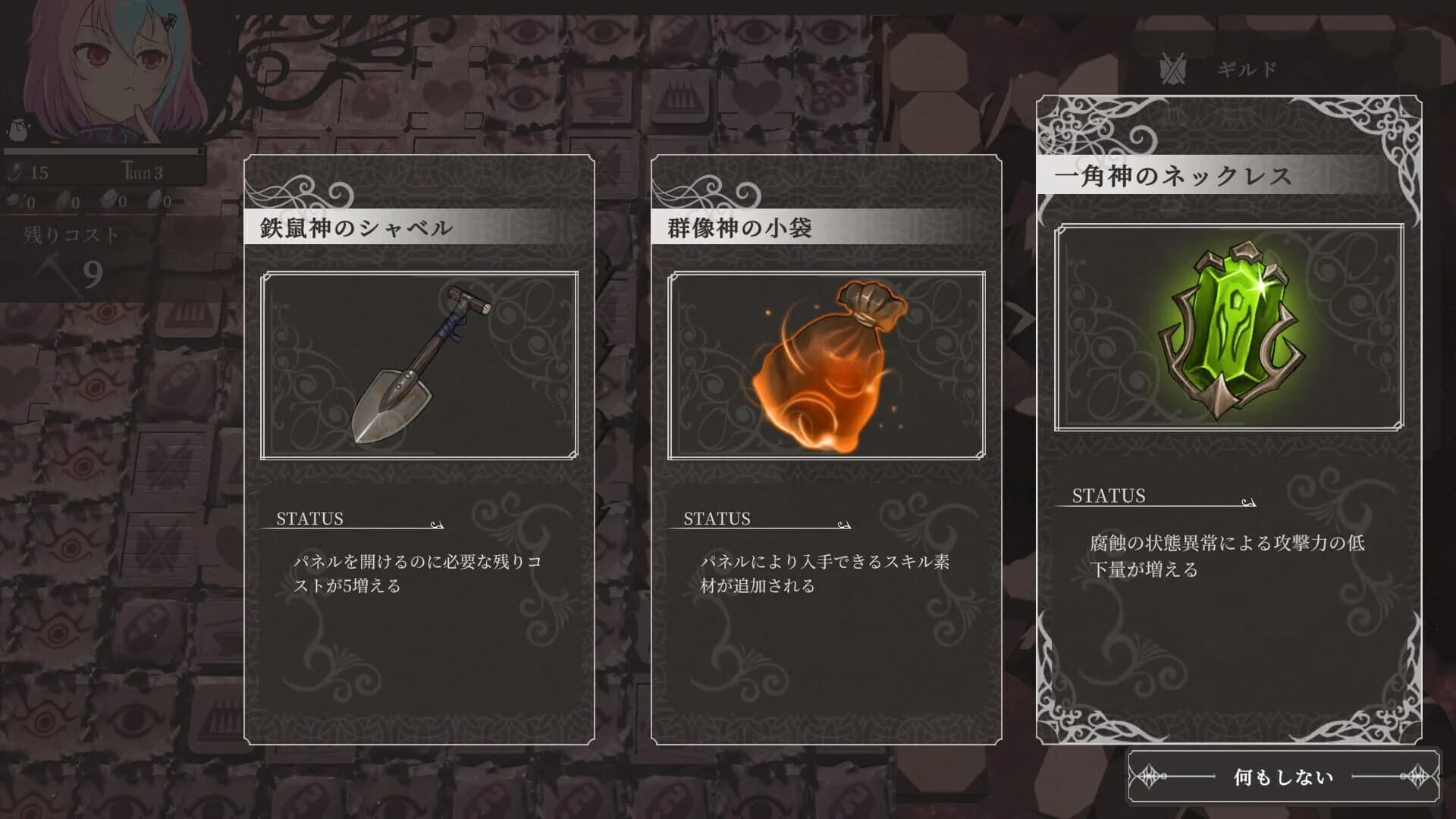
Task: Click the STATUS header on the pouch card
Action: [716, 519]
